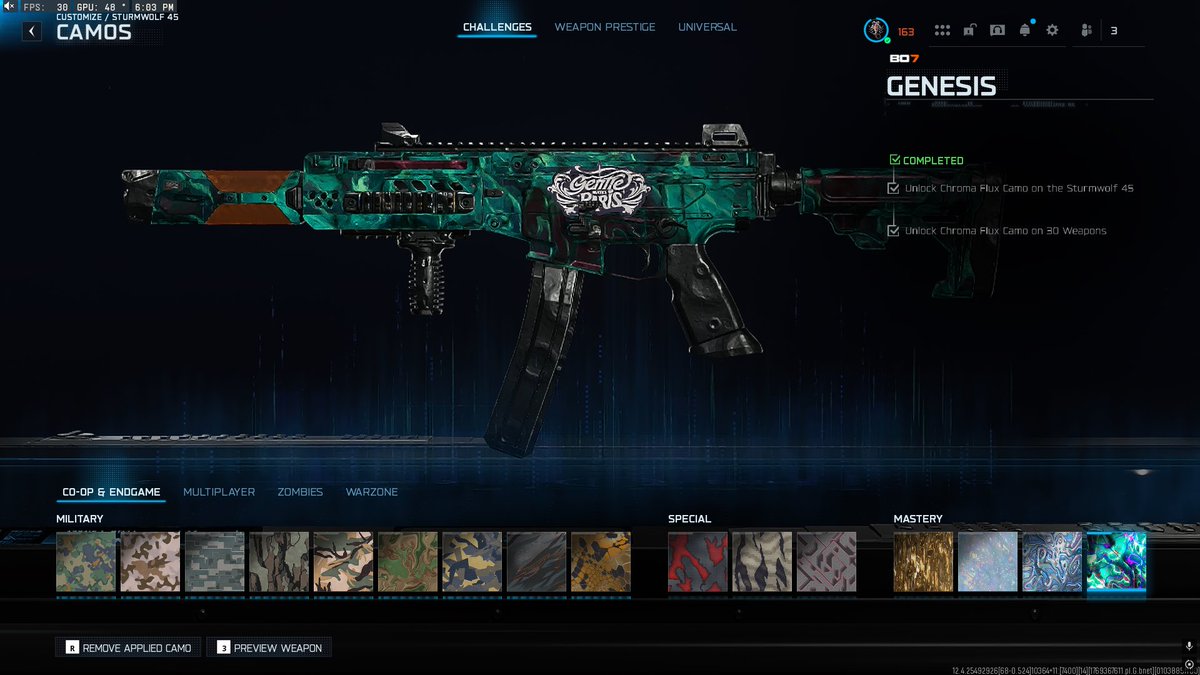Select the Challenges tab
The height and width of the screenshot is (675, 1200).
click(497, 27)
